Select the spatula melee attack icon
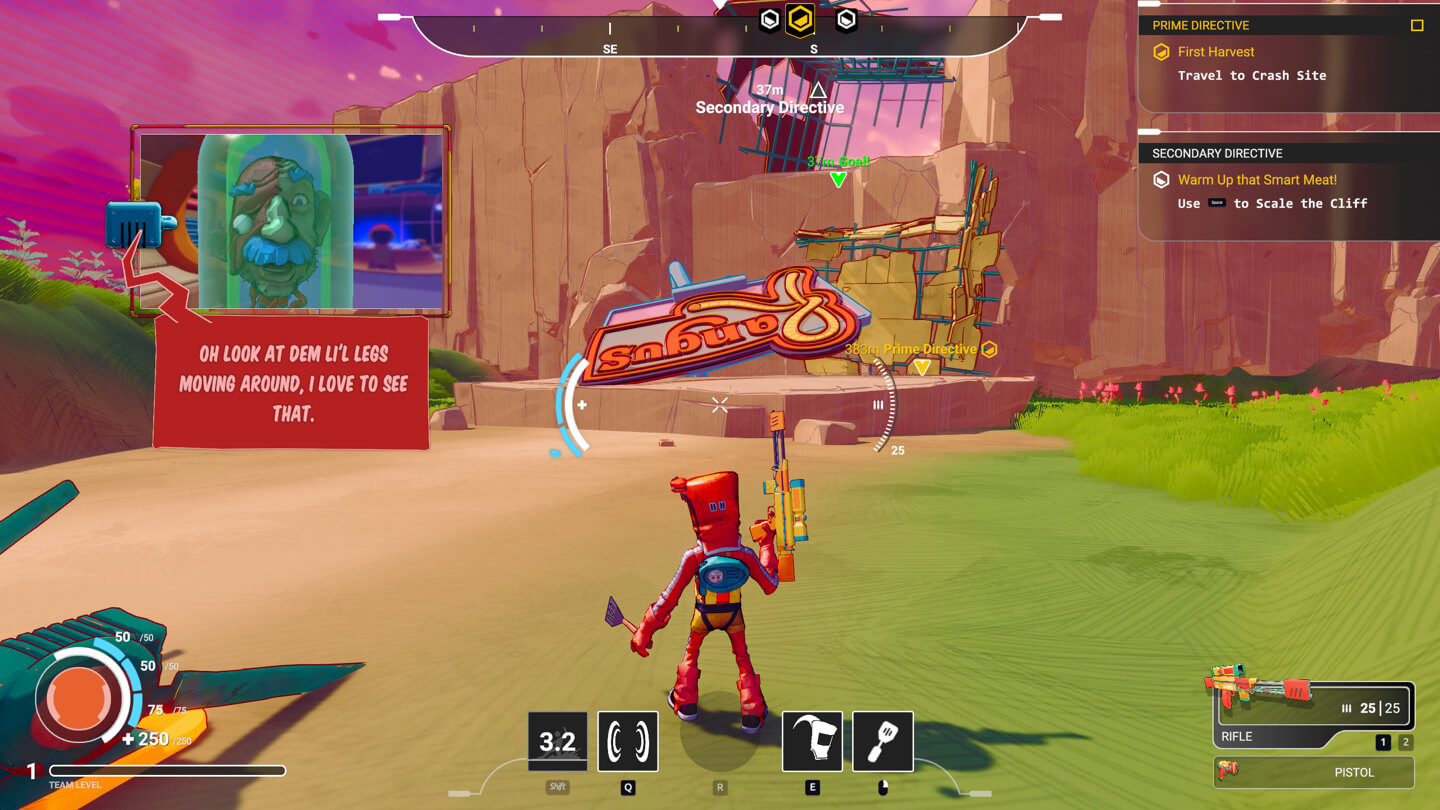This screenshot has height=810, width=1440. (883, 741)
